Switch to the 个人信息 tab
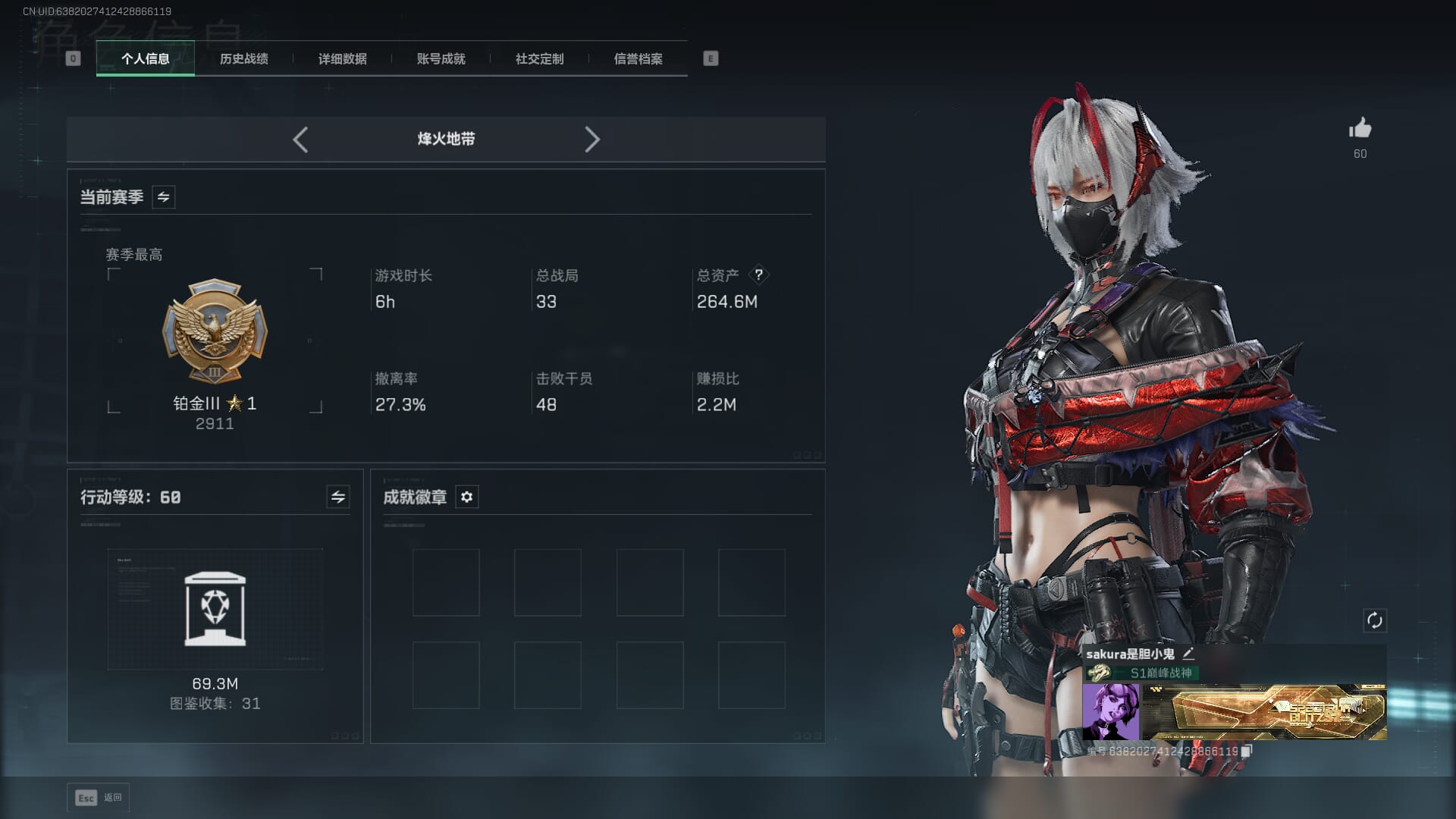This screenshot has height=819, width=1456. (x=145, y=58)
